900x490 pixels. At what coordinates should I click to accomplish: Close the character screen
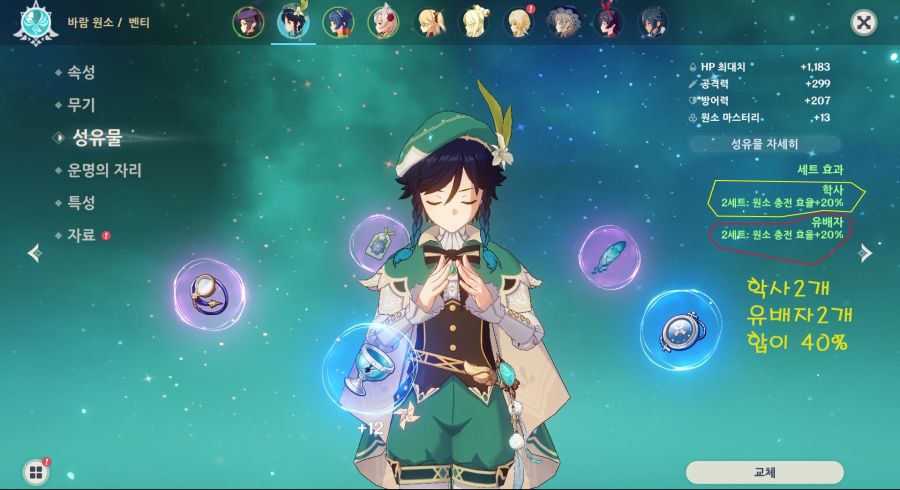coord(863,23)
